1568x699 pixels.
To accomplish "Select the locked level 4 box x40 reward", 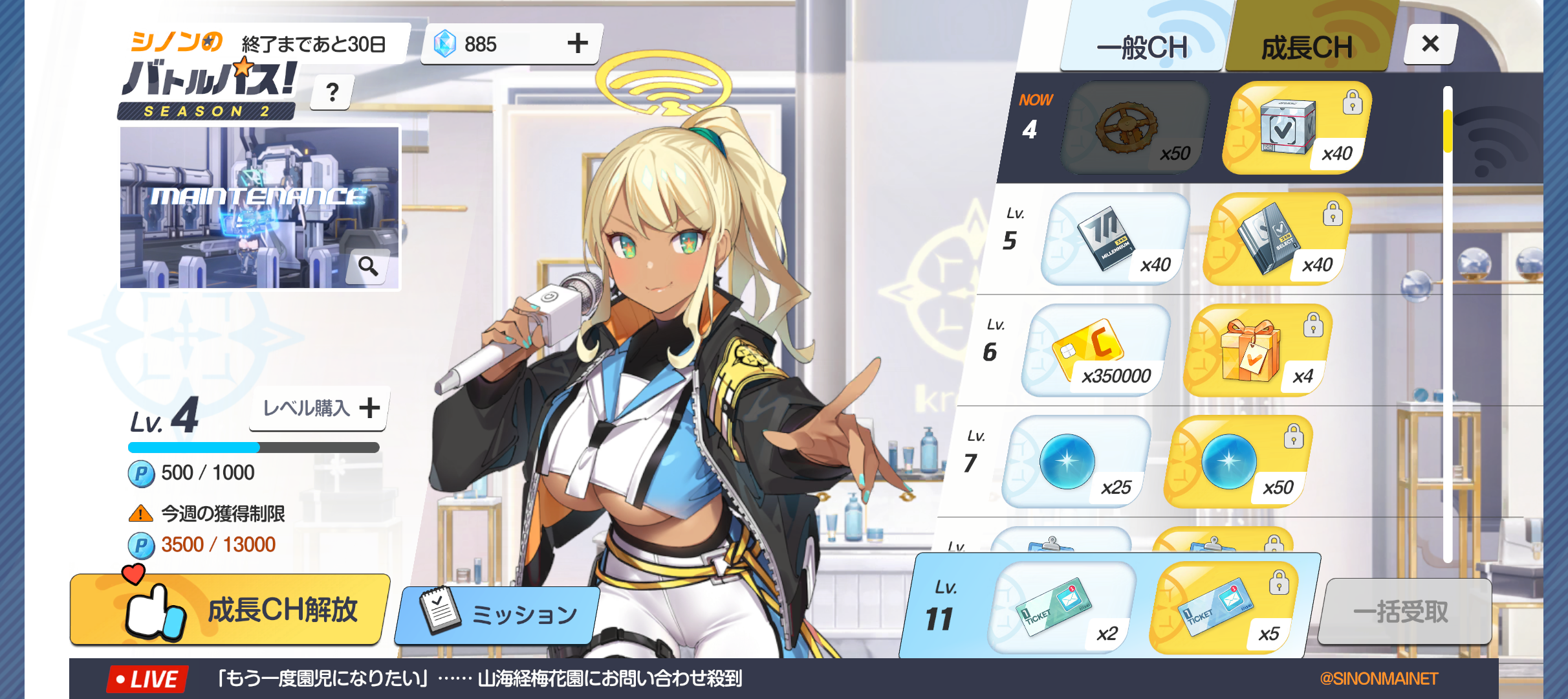I will 1296,128.
